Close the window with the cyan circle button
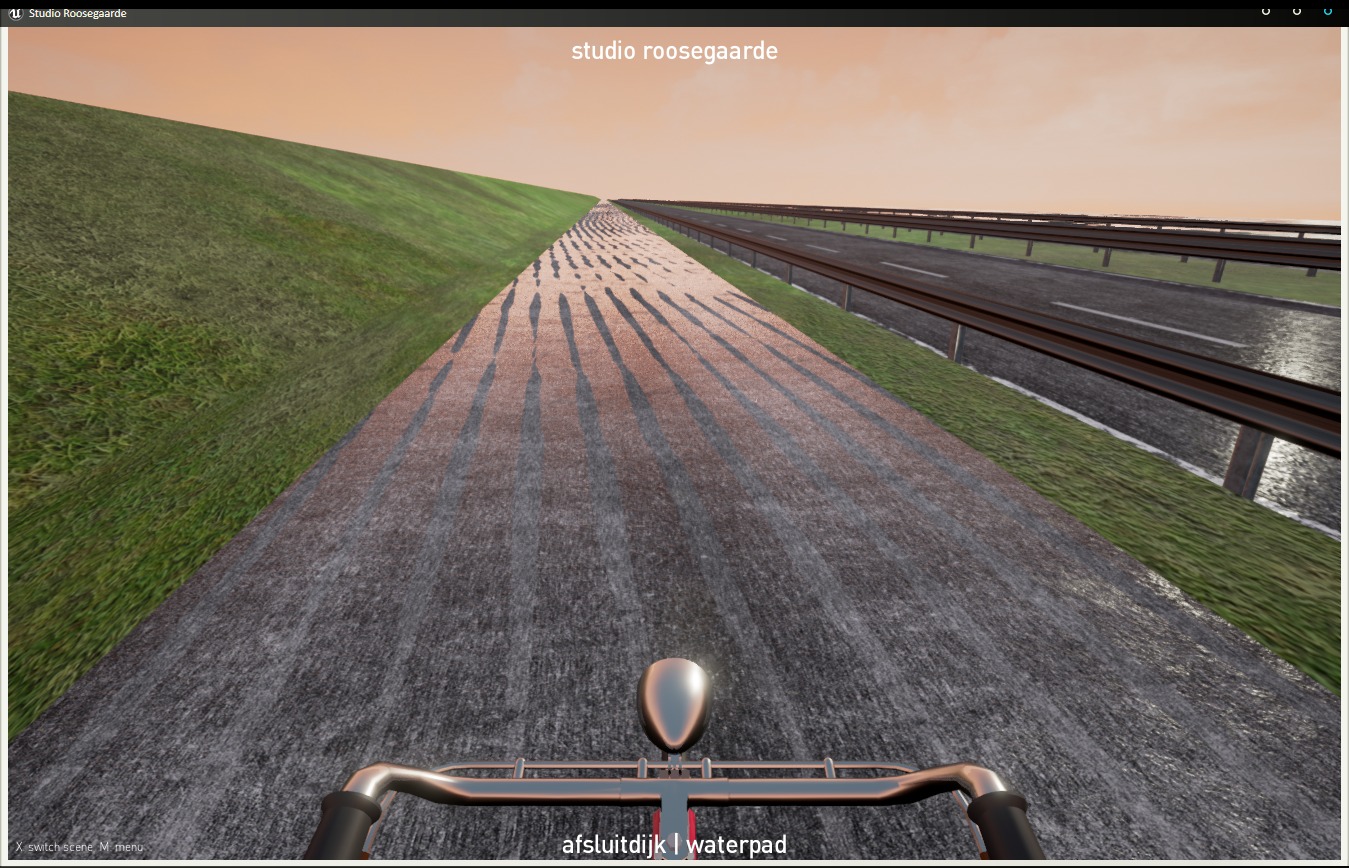 [x=1328, y=11]
